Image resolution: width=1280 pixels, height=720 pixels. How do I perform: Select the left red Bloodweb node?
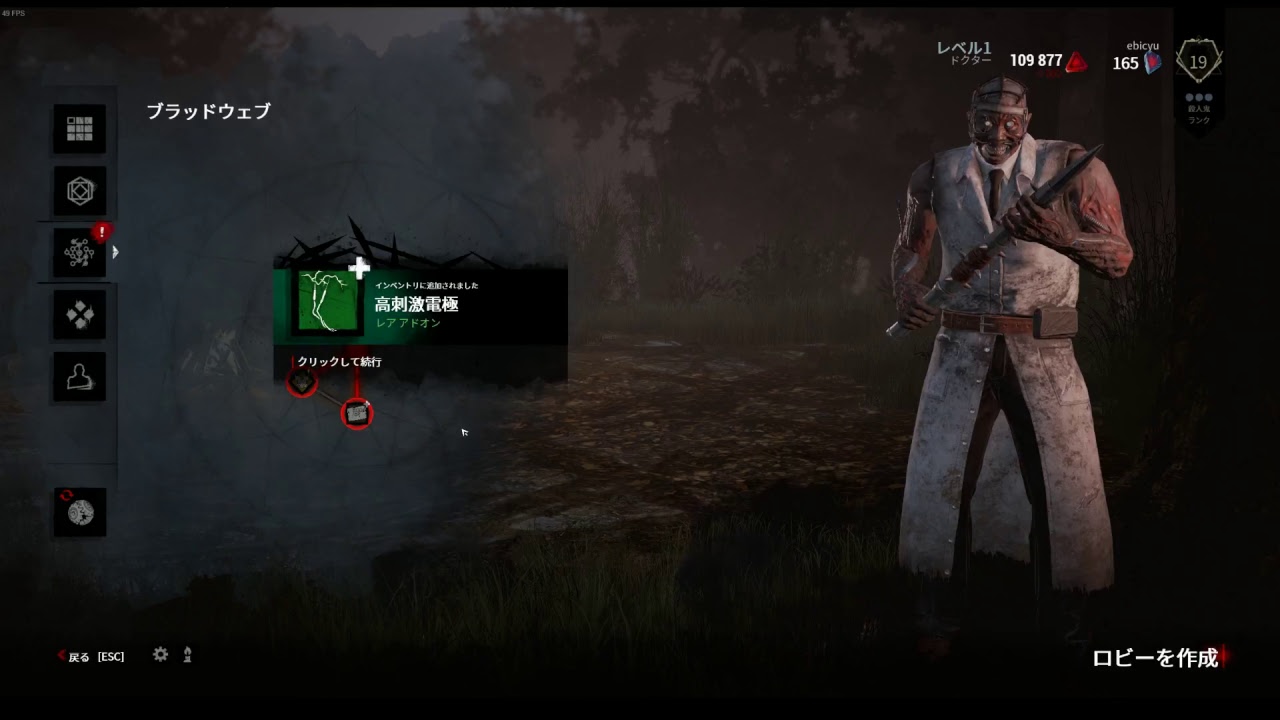pyautogui.click(x=302, y=381)
